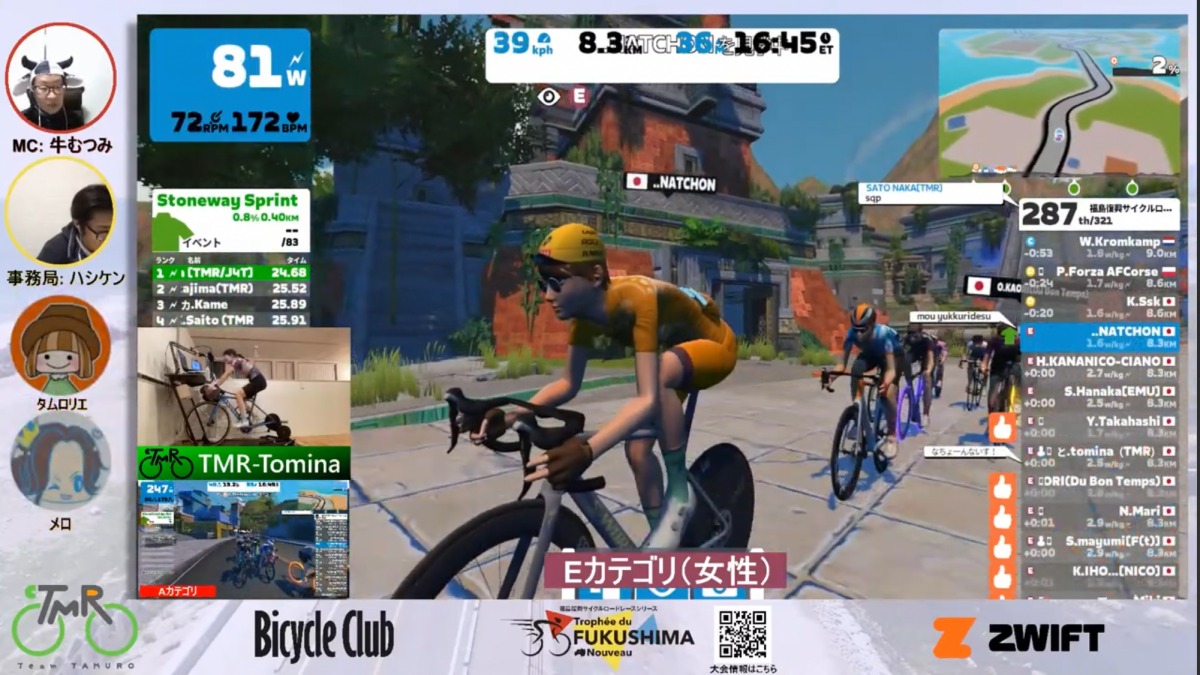Click first-place row in Stoneway Sprint leaderboard
Viewport: 1200px width, 675px height.
pyautogui.click(x=230, y=271)
